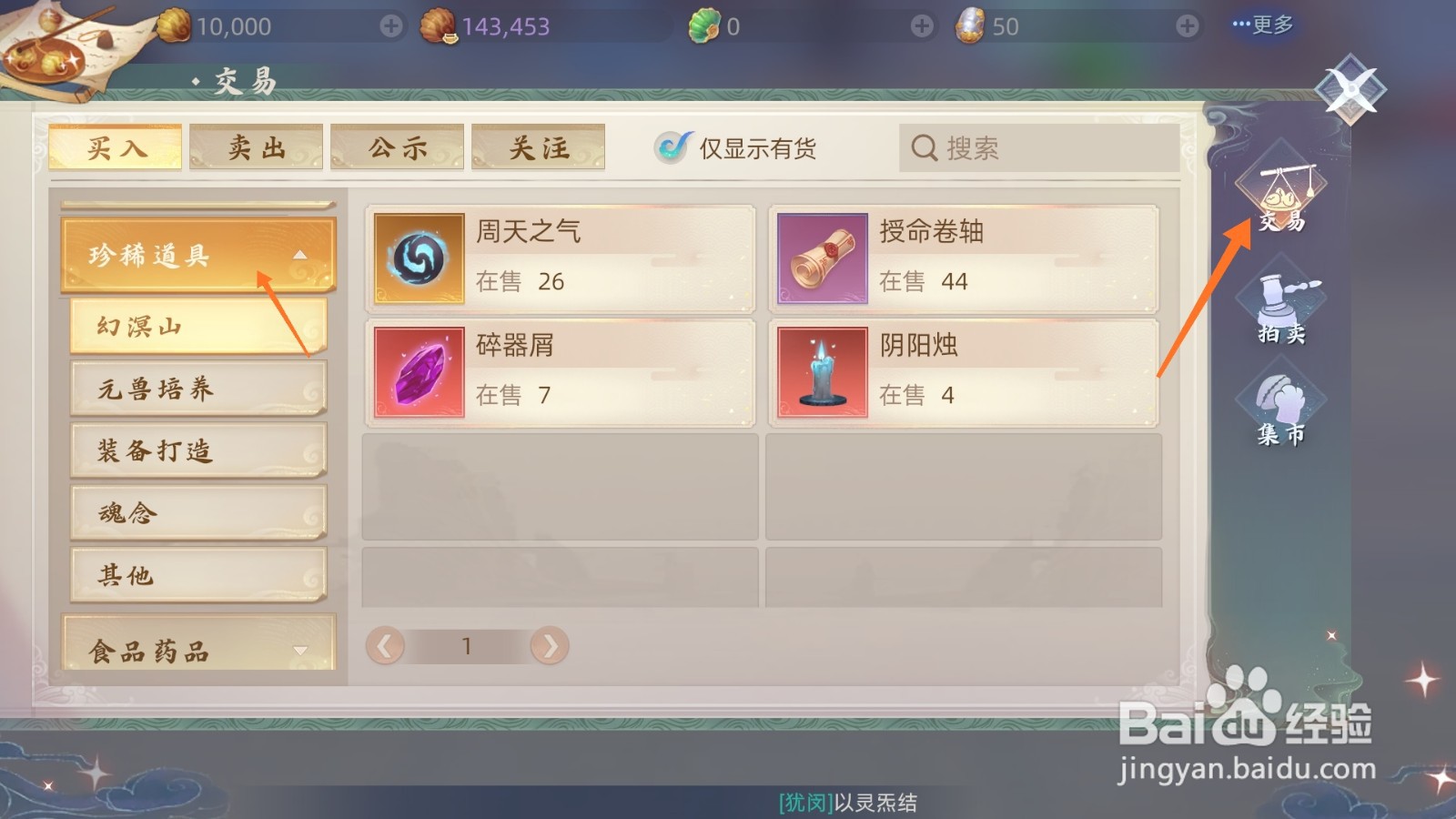The height and width of the screenshot is (819, 1456).
Task: Switch to the 卖出 tab
Action: click(x=256, y=147)
